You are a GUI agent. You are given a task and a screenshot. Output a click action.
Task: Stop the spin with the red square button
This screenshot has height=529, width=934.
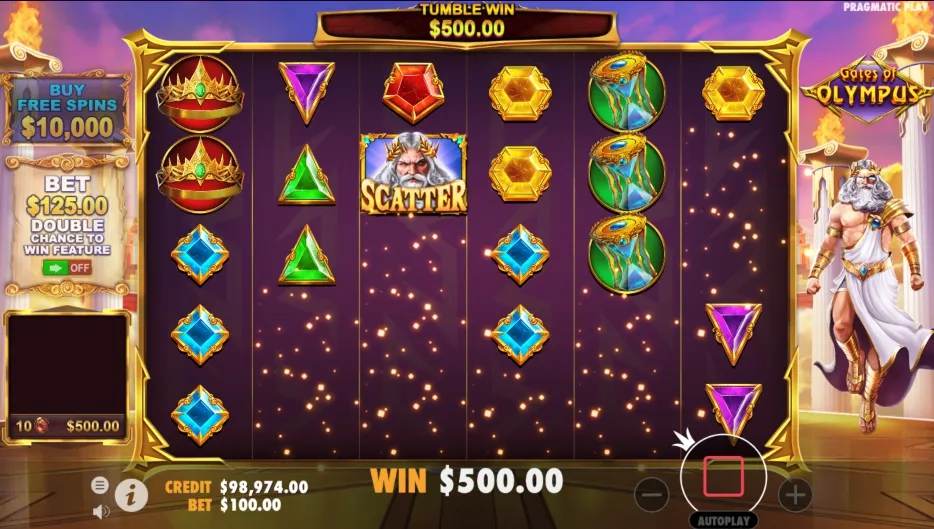tap(723, 477)
